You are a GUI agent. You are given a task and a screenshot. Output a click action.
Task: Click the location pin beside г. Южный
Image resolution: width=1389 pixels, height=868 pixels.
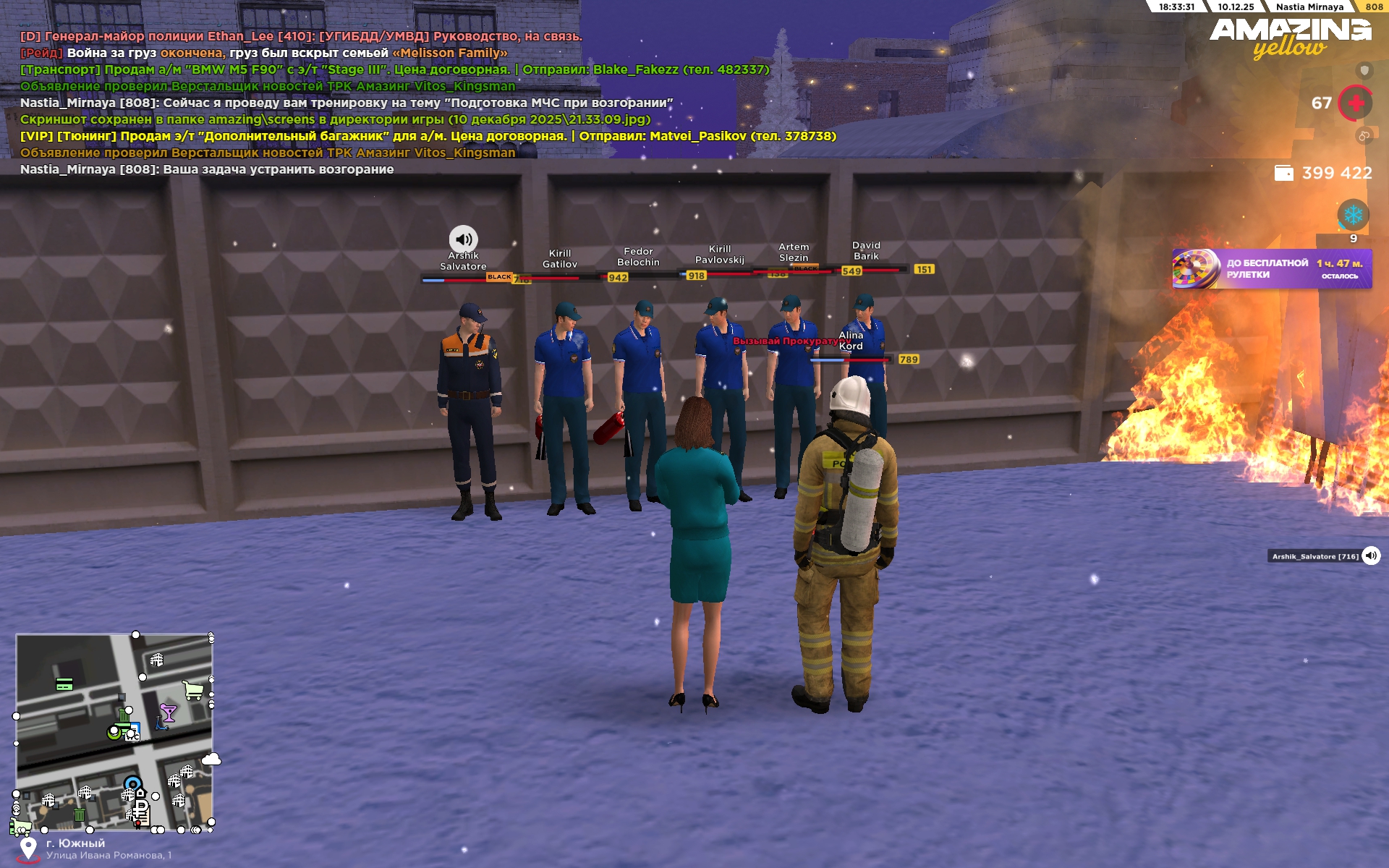click(28, 848)
